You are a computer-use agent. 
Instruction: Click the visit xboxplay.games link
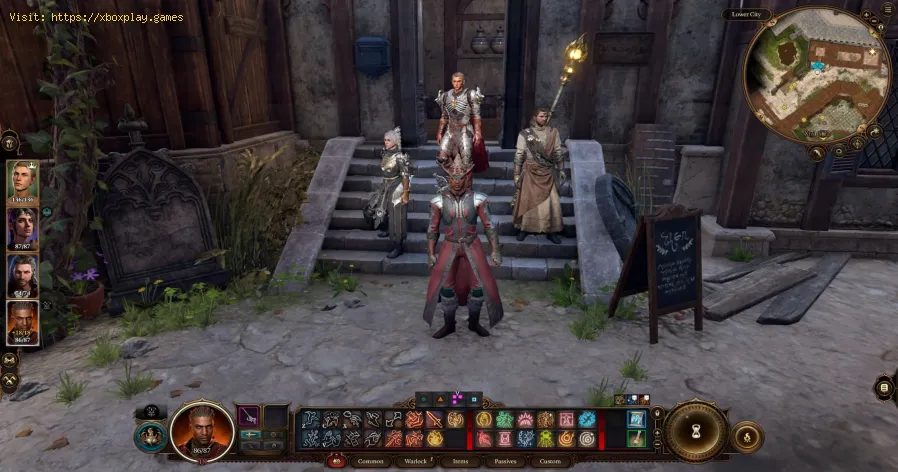[x=93, y=17]
